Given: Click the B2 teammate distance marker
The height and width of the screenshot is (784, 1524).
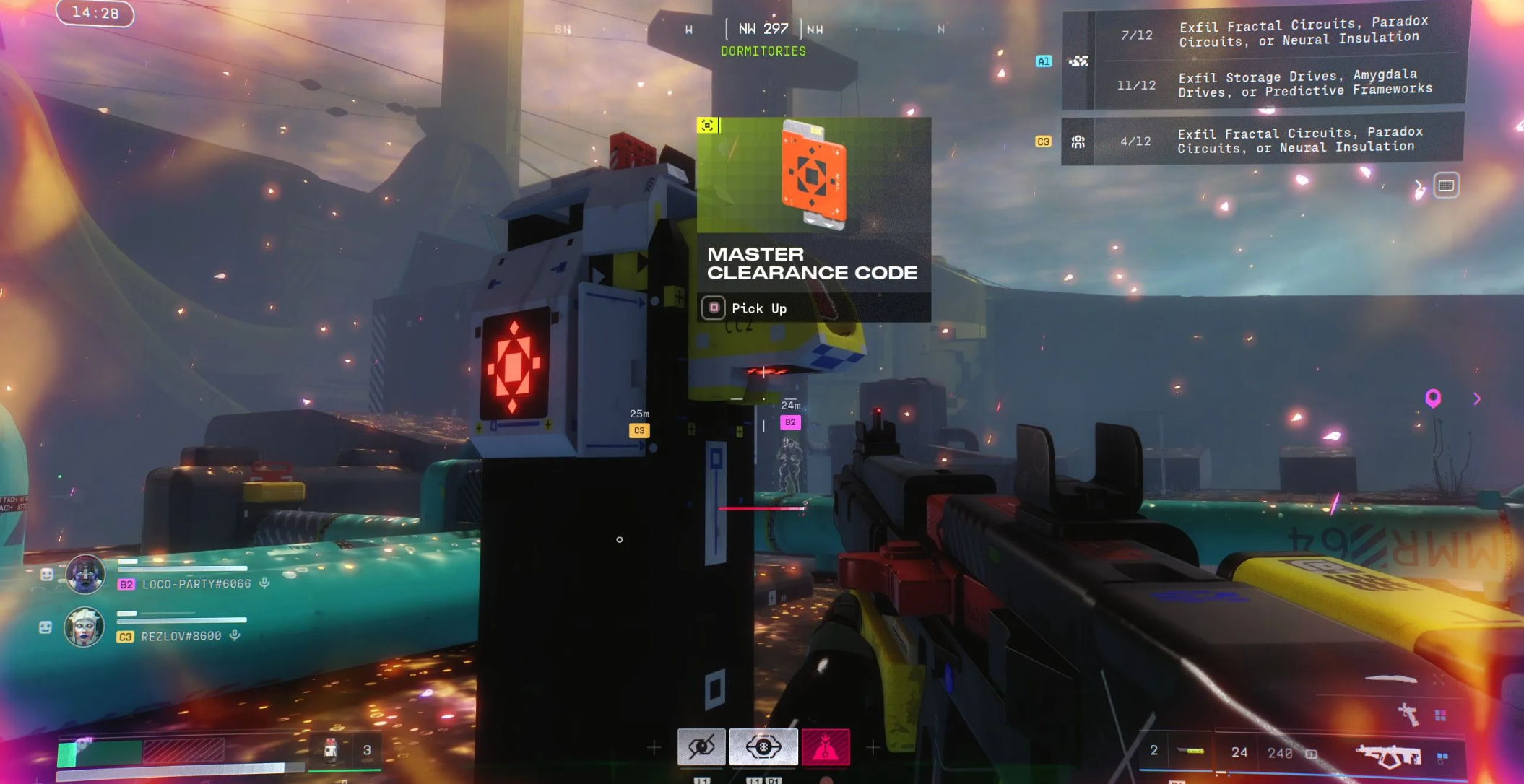Looking at the screenshot, I should pos(790,422).
